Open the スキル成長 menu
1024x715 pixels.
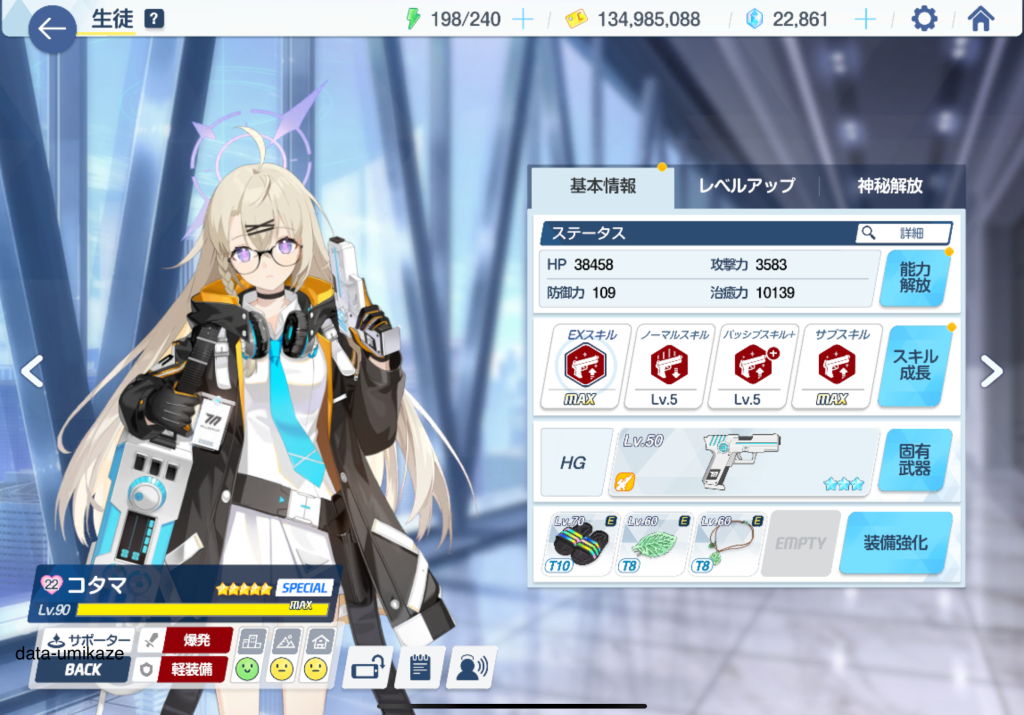(914, 366)
